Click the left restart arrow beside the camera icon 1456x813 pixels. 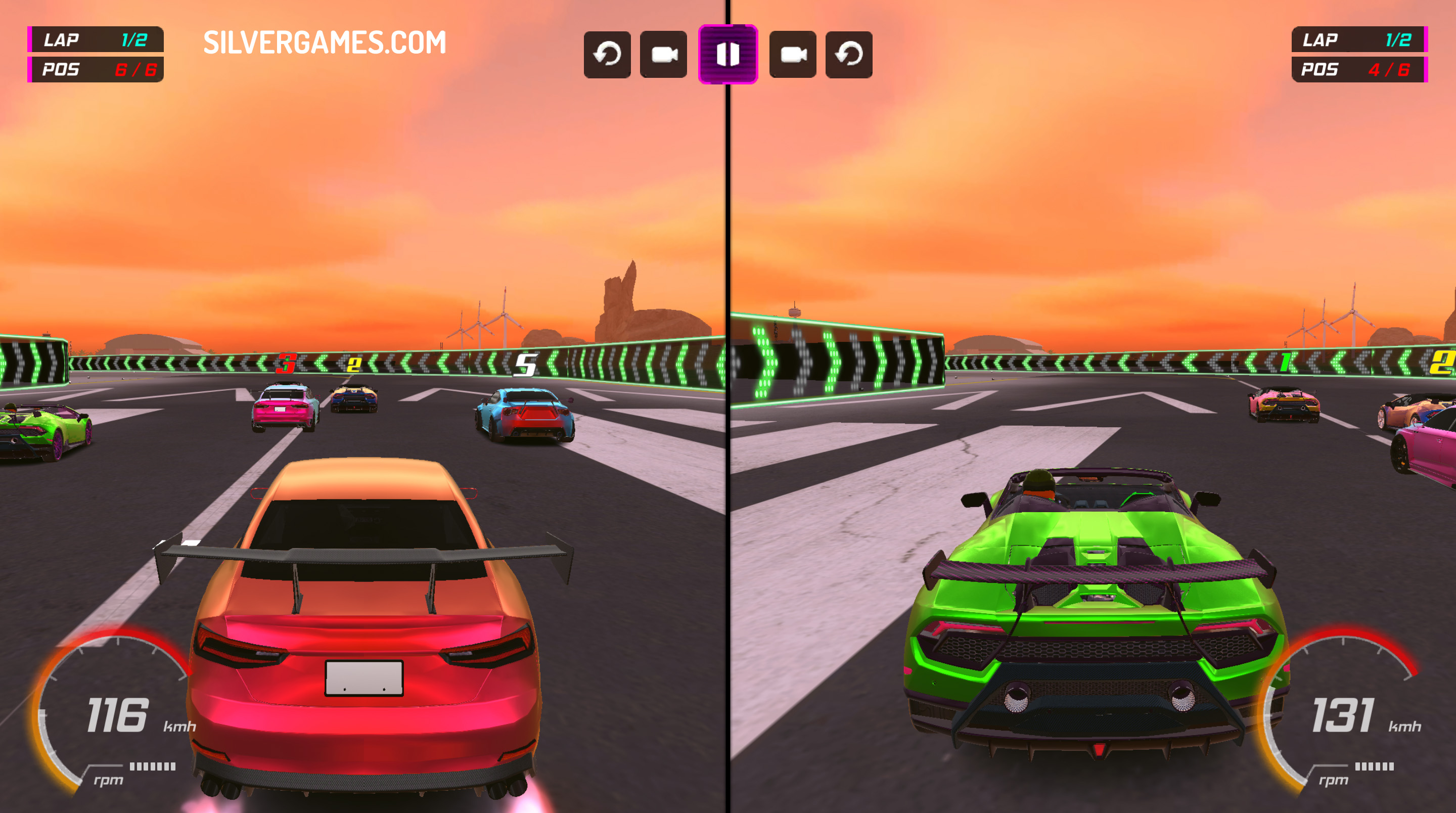[607, 55]
